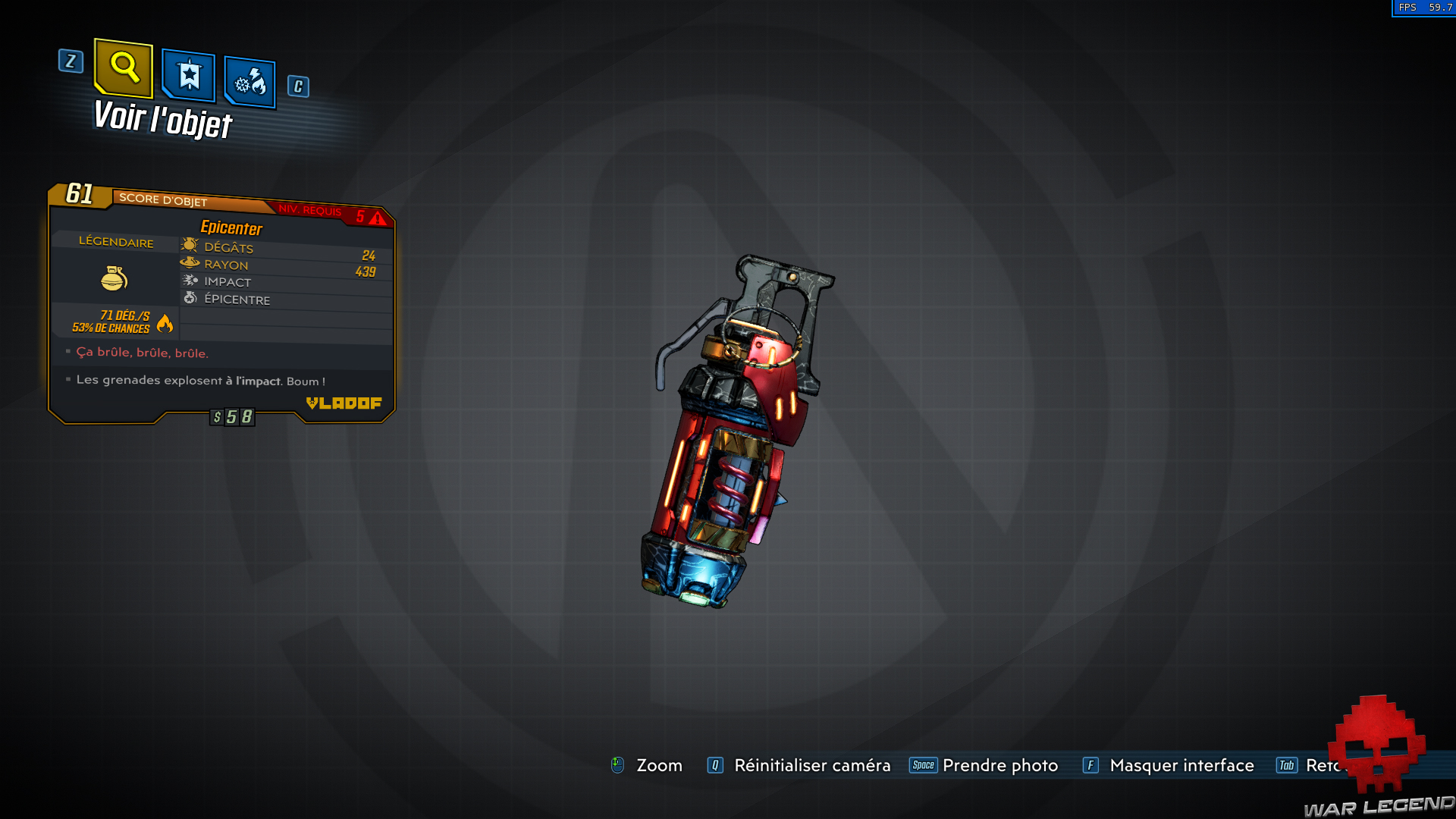
Task: Click Retour in the bottom bar
Action: (1327, 765)
